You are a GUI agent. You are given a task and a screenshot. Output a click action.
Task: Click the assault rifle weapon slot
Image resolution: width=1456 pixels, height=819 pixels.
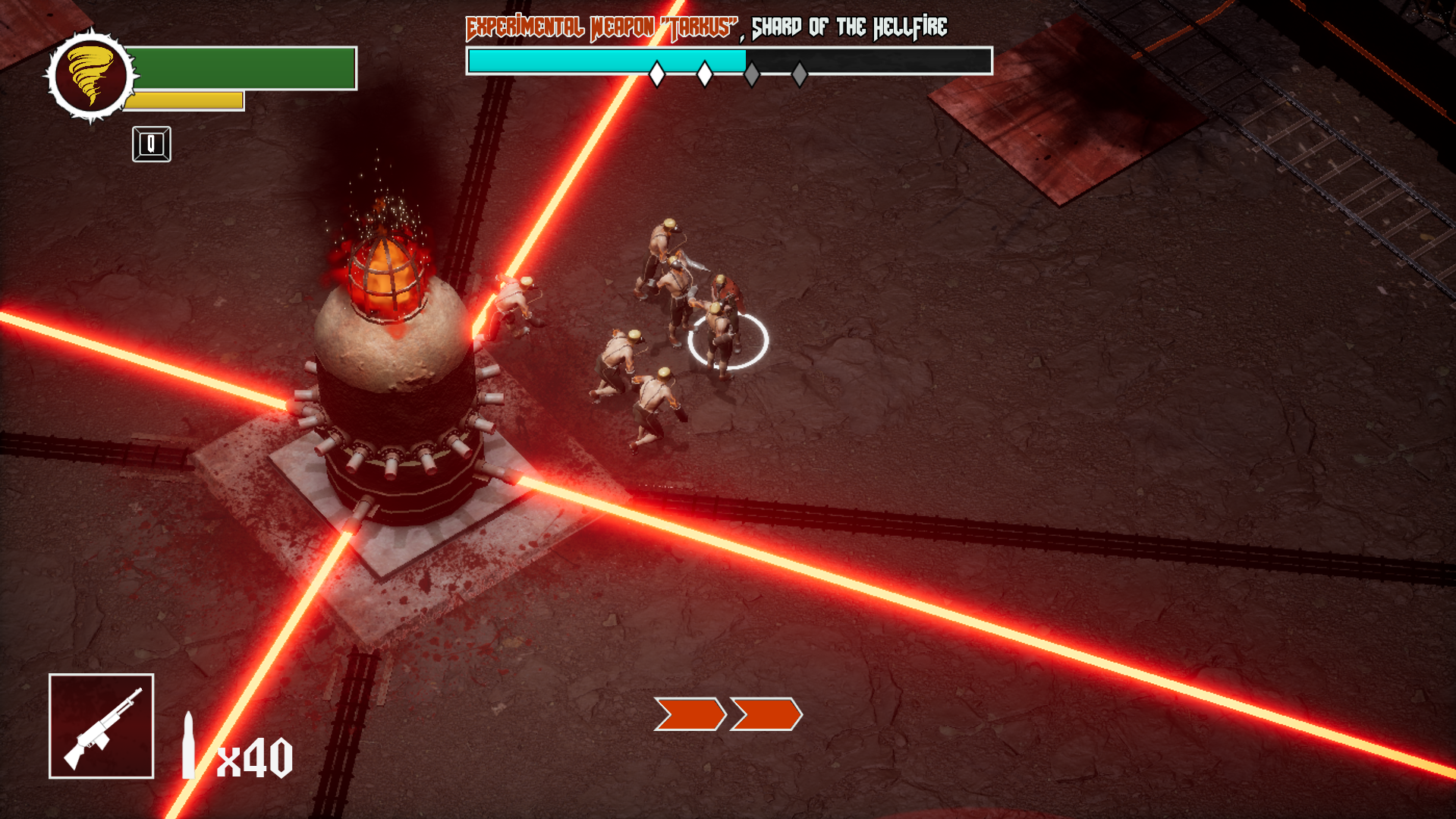pyautogui.click(x=102, y=726)
